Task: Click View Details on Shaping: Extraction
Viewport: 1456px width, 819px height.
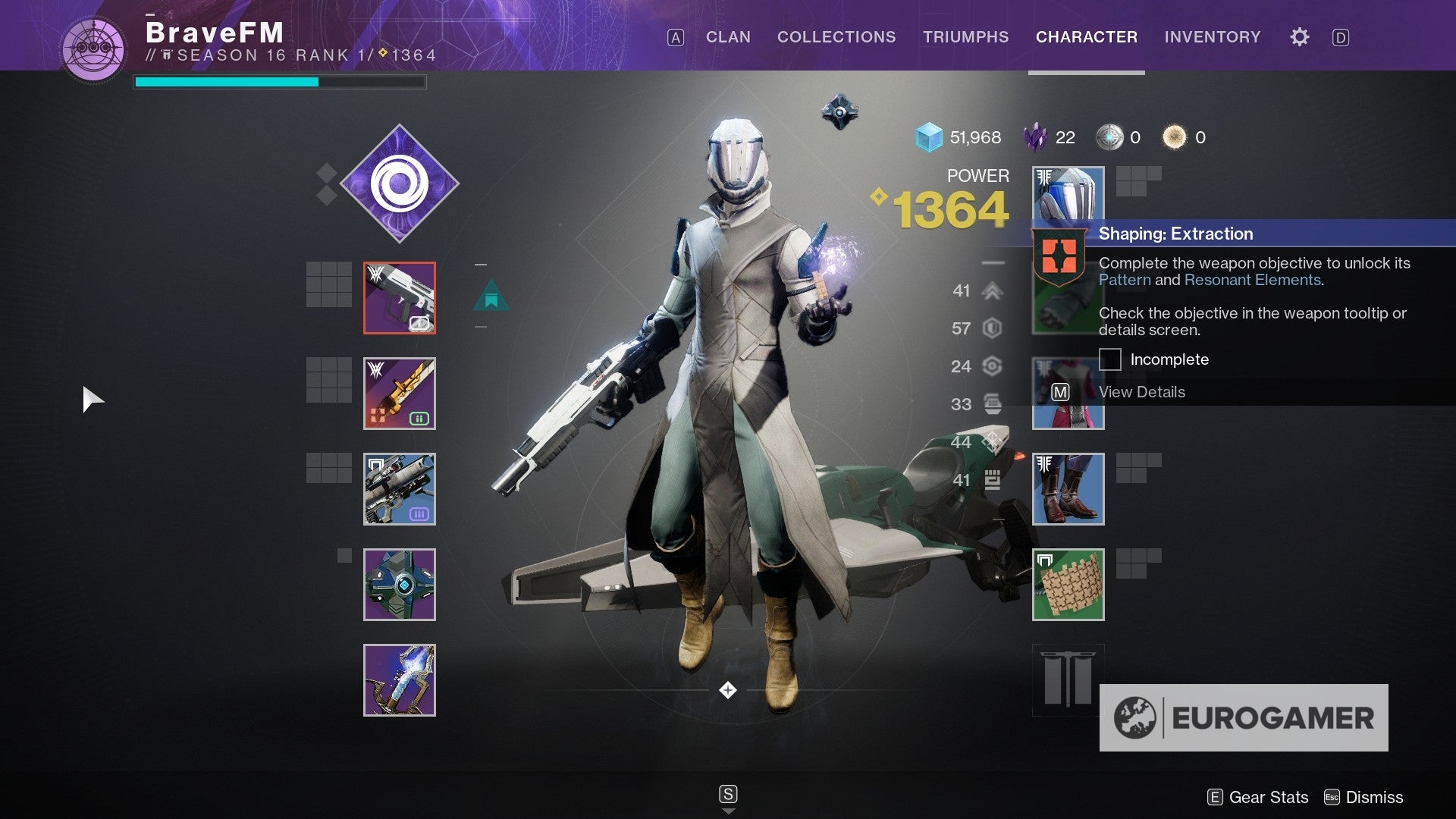Action: pos(1141,392)
